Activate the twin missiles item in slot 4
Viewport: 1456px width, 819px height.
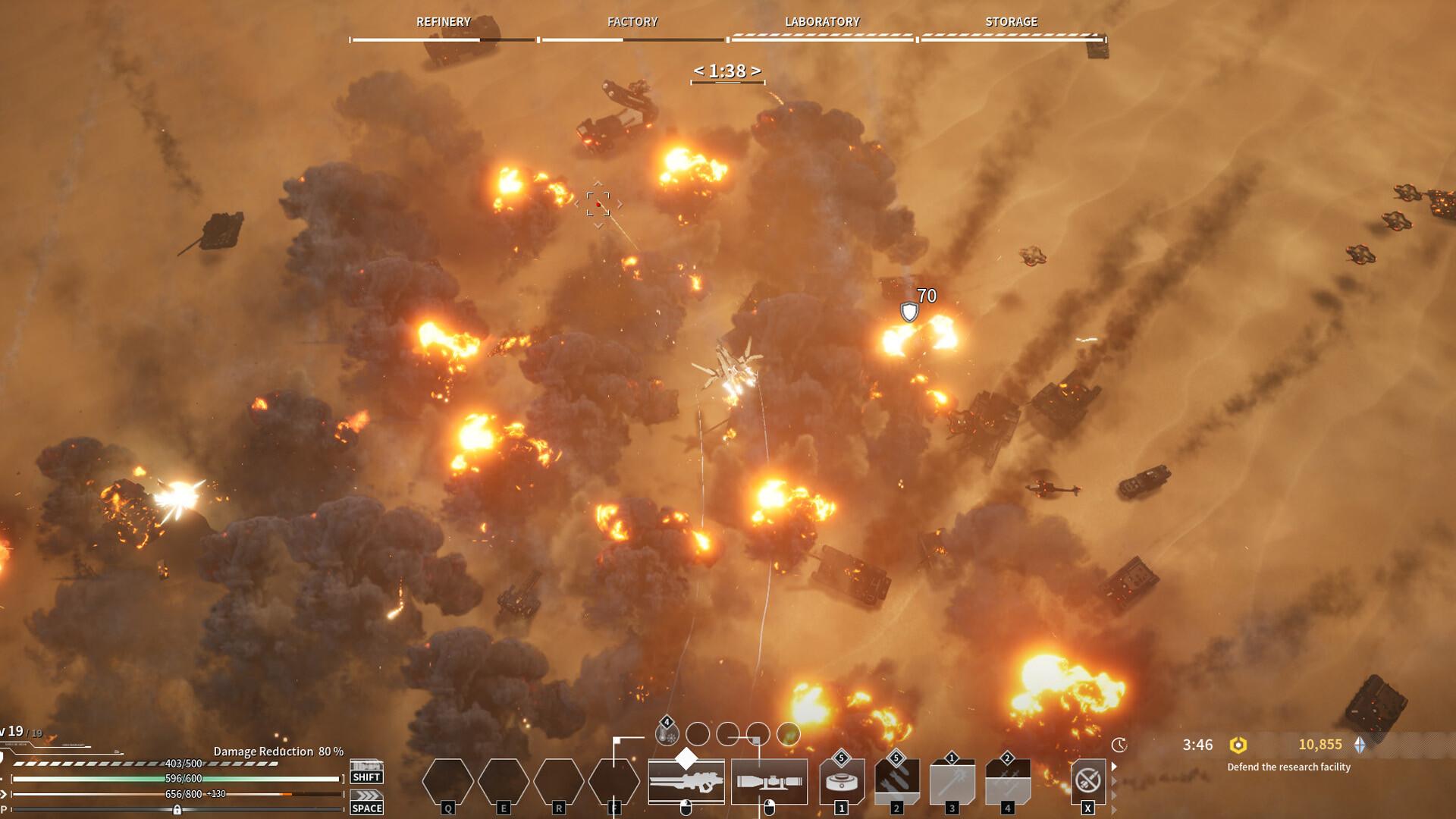1007,781
